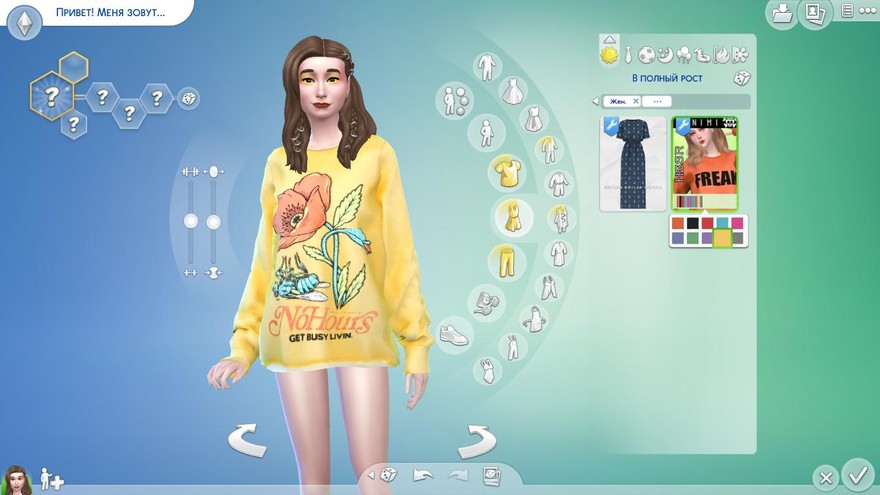This screenshot has width=880, height=495.
Task: Open more filters with the ellipsis button
Action: point(656,101)
